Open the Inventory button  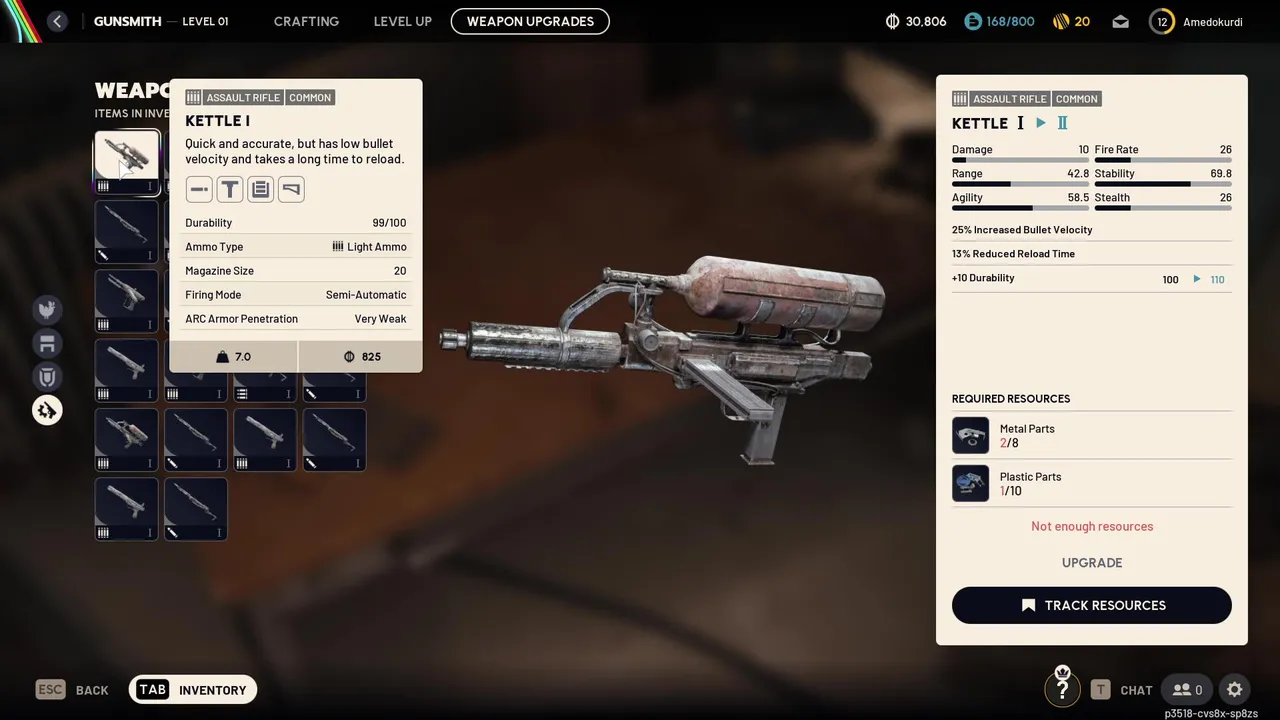(x=193, y=690)
